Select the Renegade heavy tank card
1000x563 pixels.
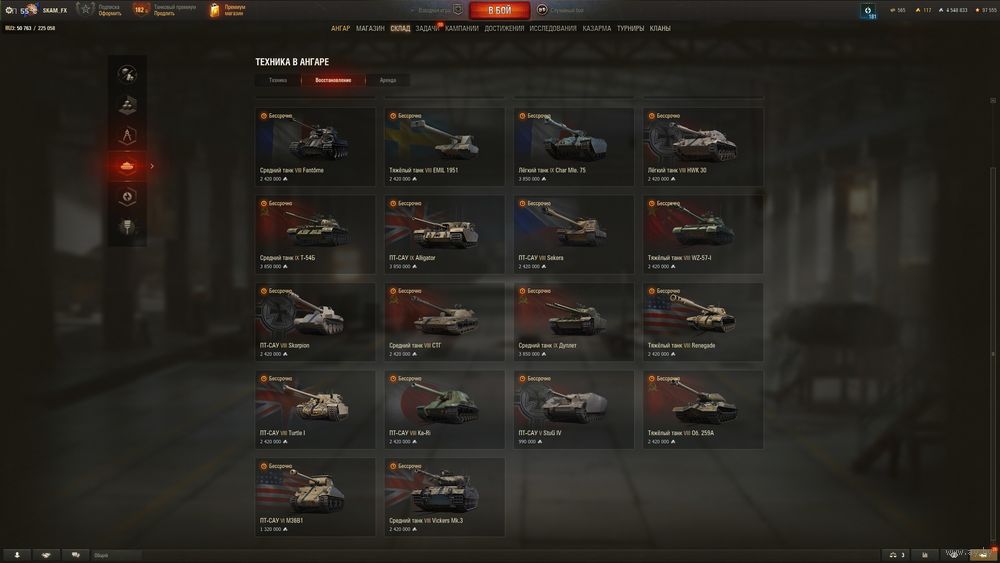click(703, 321)
